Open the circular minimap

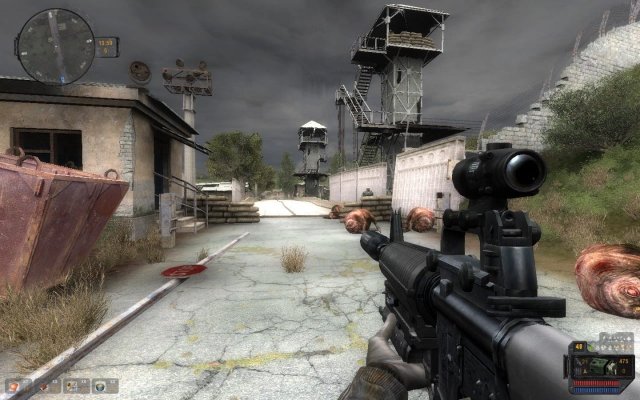point(55,47)
